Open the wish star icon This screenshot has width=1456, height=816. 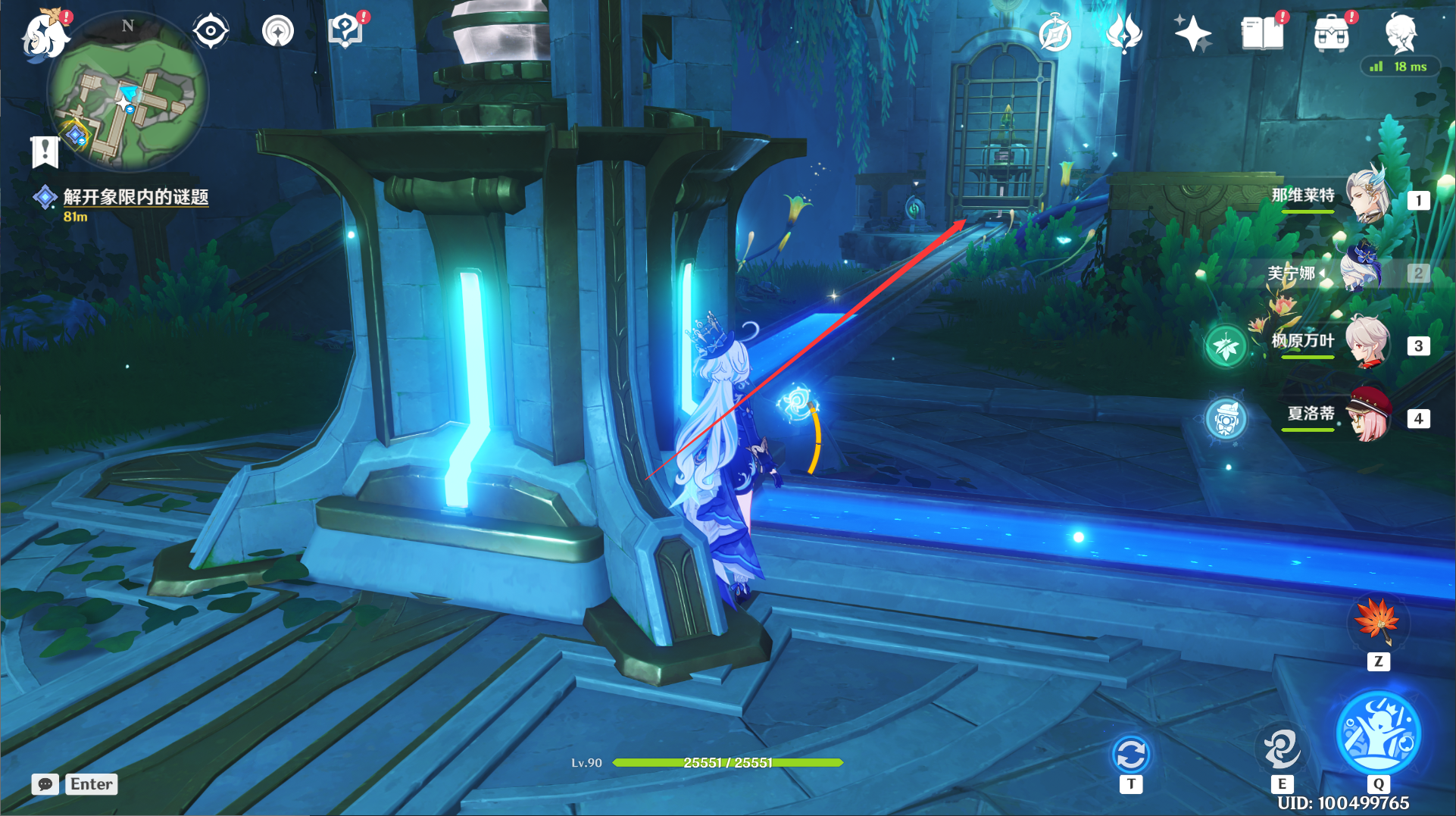[1192, 34]
